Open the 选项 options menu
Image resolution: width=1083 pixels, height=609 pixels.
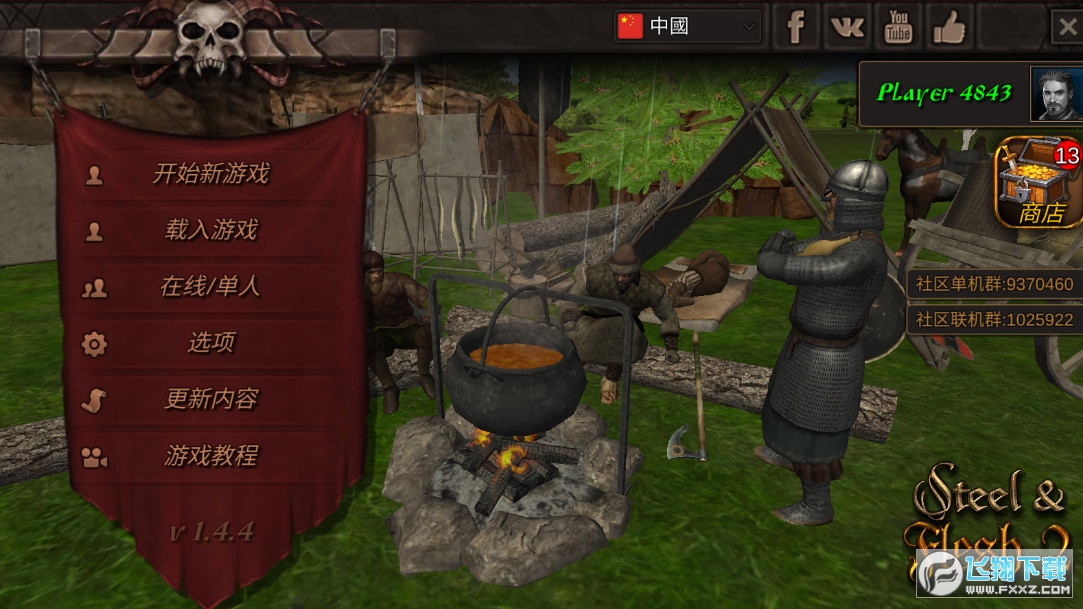pyautogui.click(x=210, y=343)
